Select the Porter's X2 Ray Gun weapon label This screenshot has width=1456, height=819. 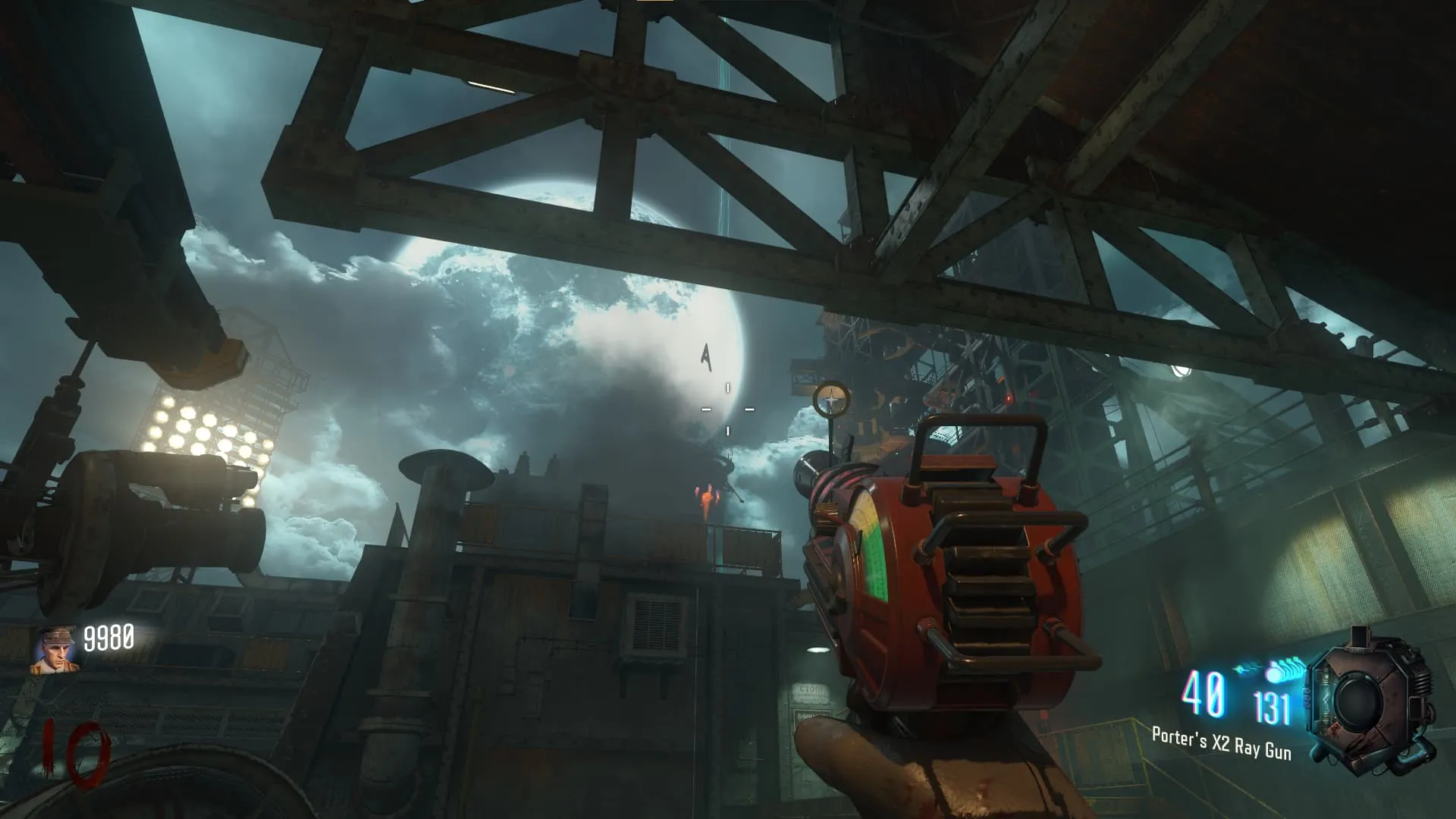tap(1221, 742)
